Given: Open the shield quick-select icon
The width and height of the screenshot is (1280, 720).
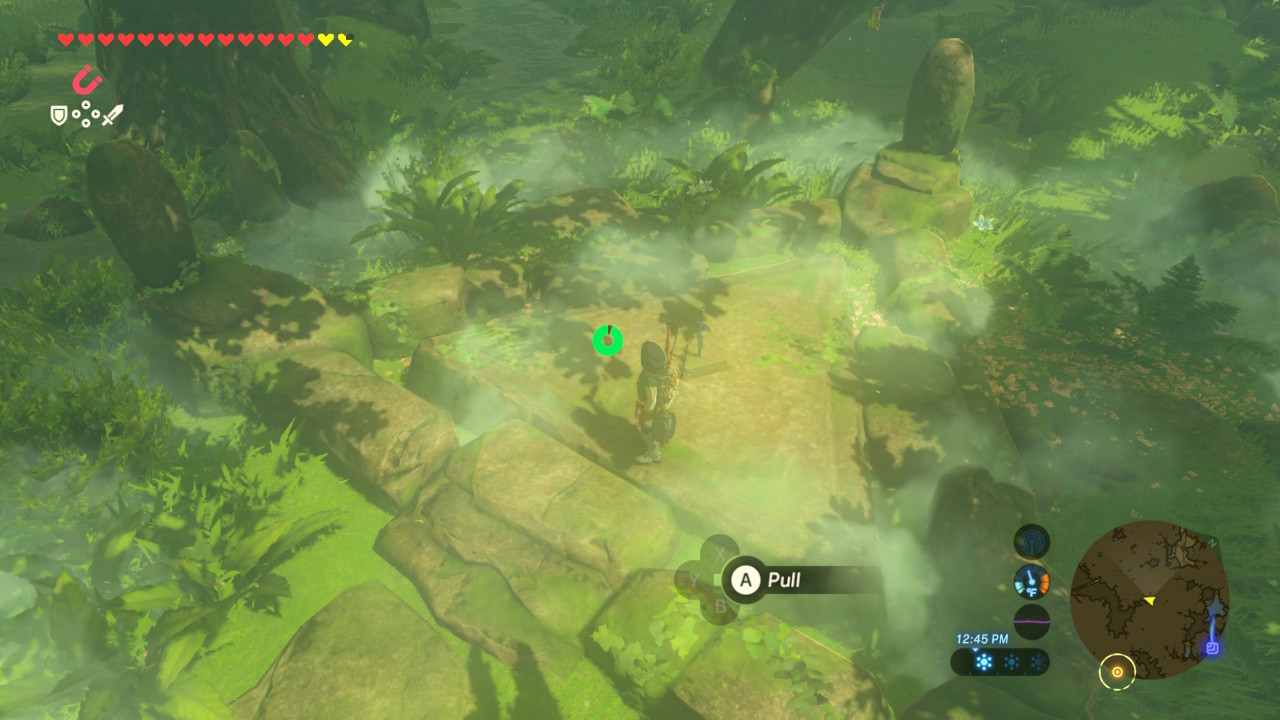Looking at the screenshot, I should pos(59,116).
